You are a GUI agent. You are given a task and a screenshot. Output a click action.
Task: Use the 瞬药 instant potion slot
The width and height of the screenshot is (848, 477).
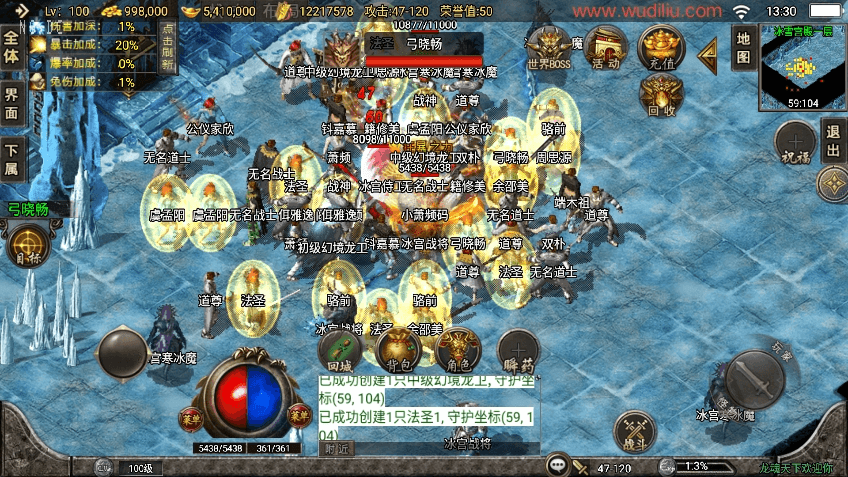pyautogui.click(x=518, y=350)
